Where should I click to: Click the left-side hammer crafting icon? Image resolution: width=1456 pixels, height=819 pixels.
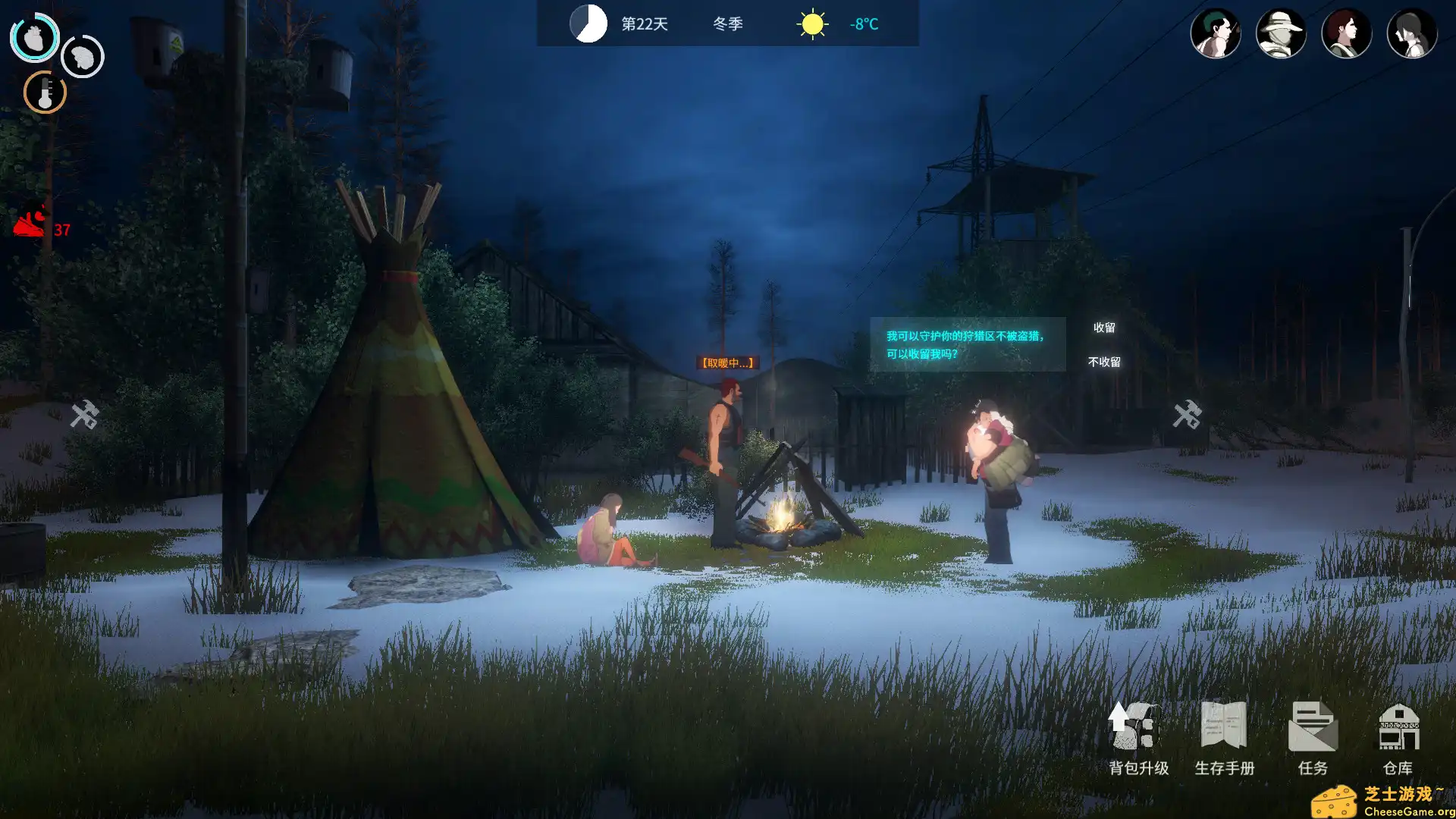coord(86,415)
